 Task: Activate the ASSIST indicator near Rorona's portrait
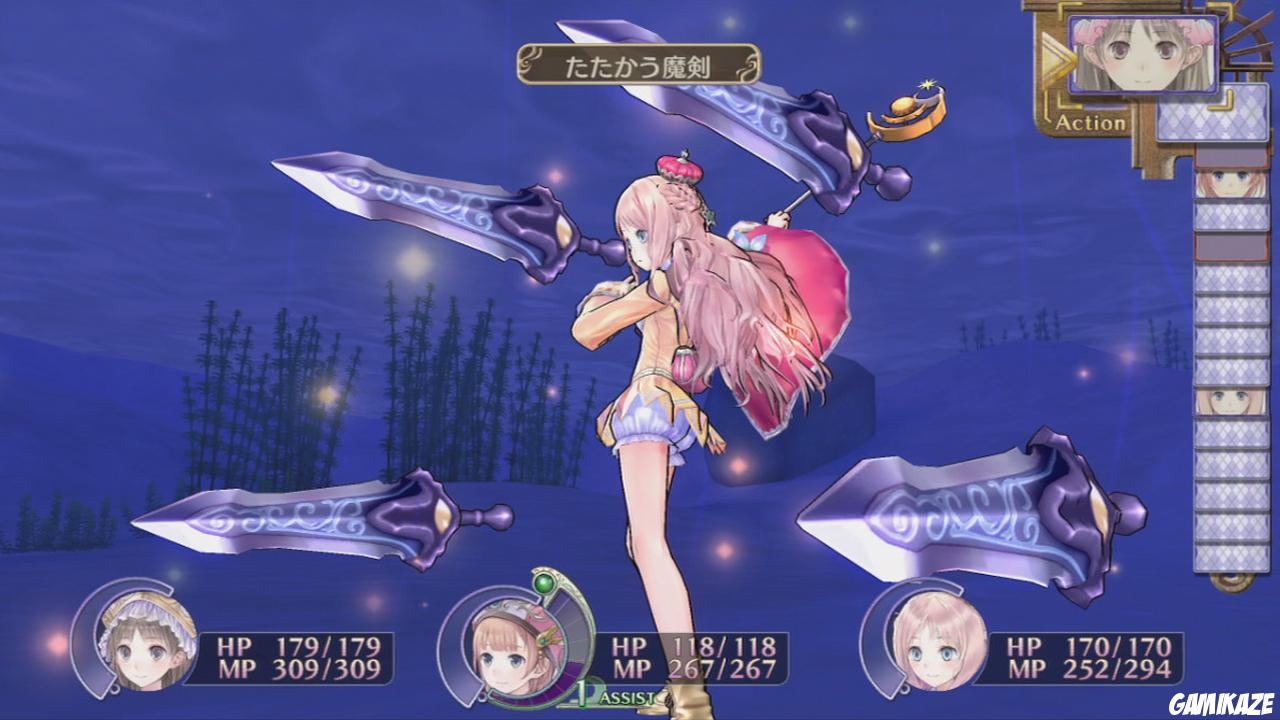coord(625,694)
